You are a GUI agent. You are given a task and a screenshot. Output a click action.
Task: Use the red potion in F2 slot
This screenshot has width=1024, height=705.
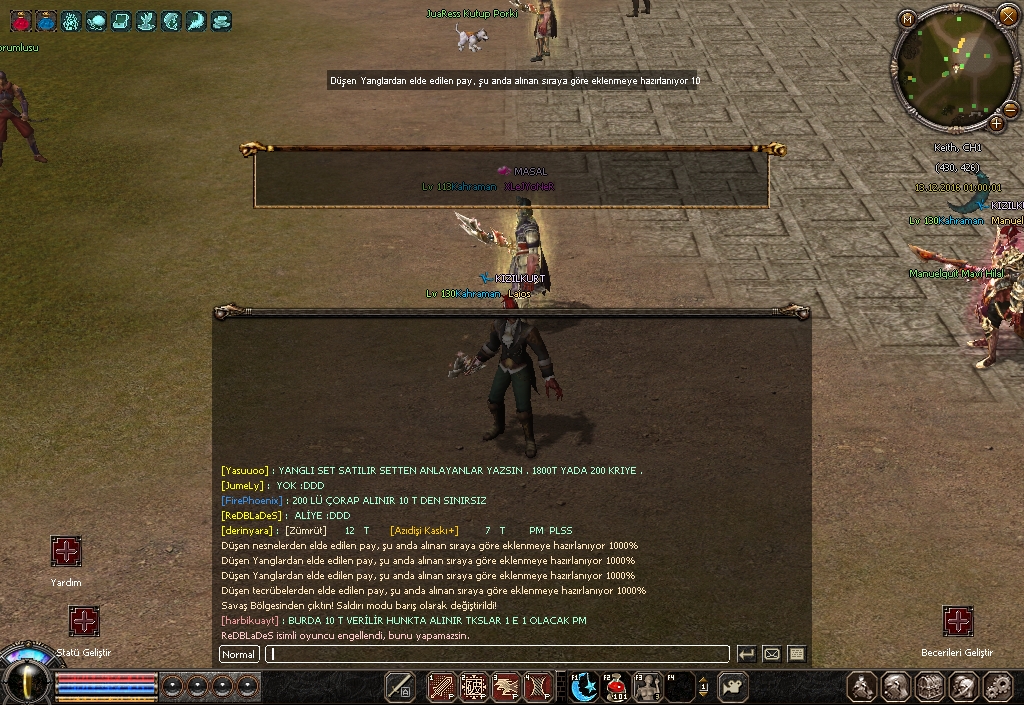tap(617, 686)
